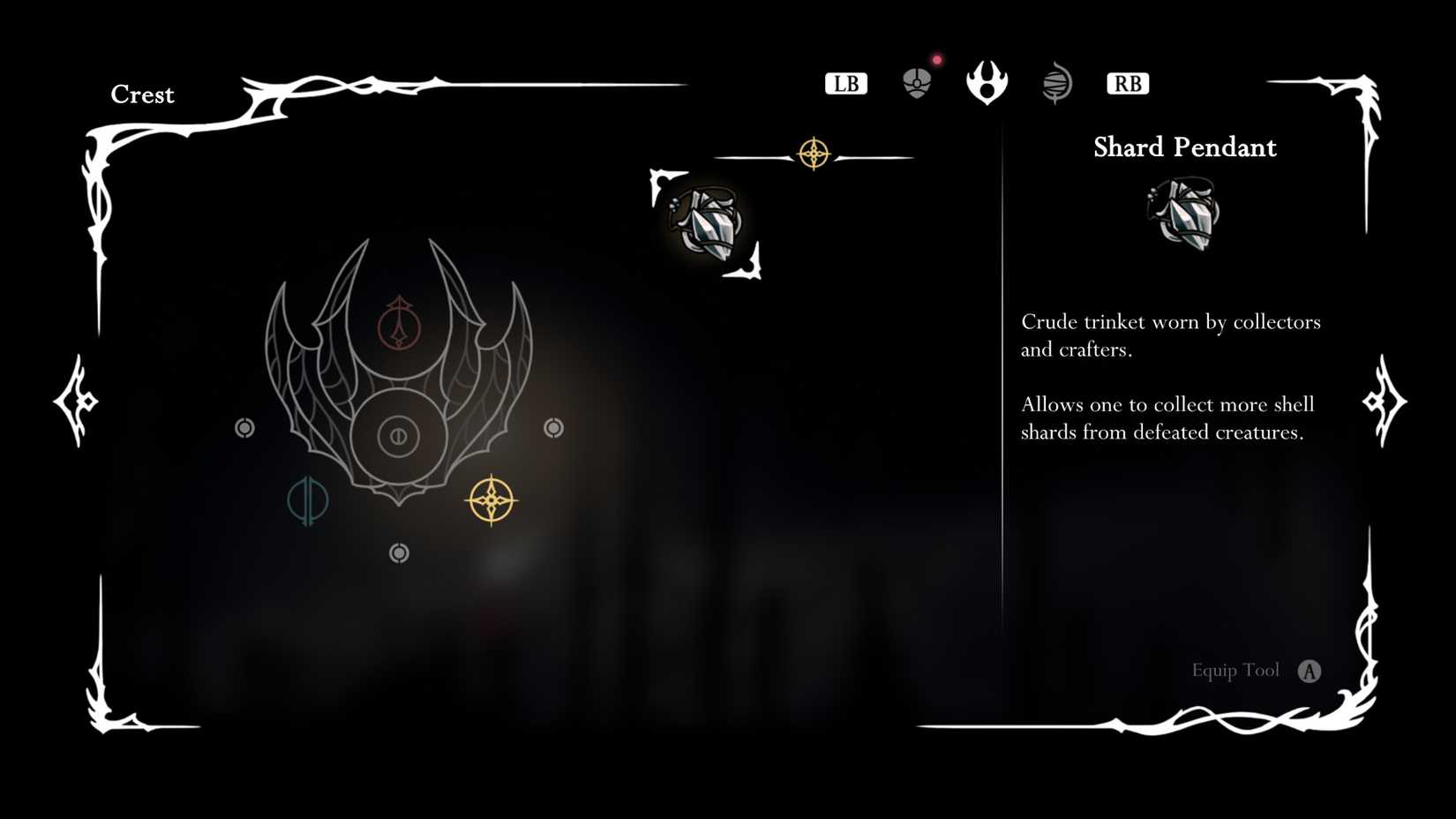Switch to the equipment page with red notification
Screen dimensions: 1456x819
coord(918,82)
